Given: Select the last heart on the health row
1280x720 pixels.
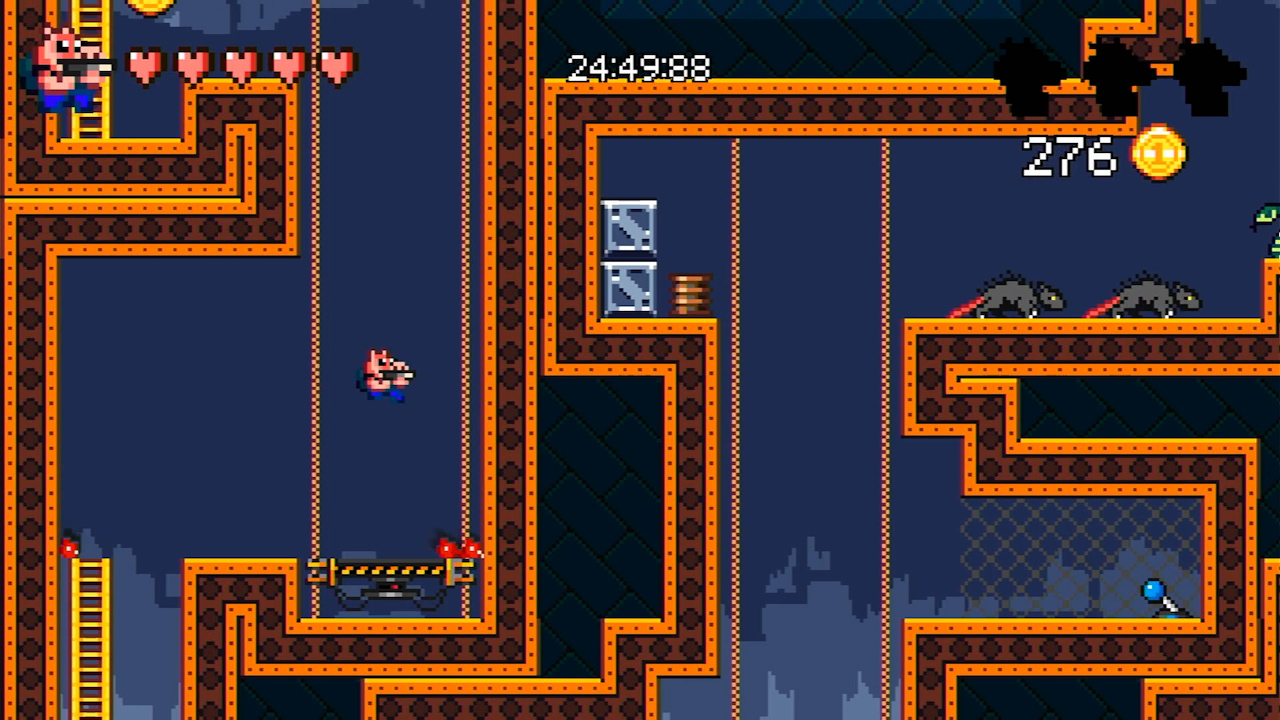Looking at the screenshot, I should [337, 63].
